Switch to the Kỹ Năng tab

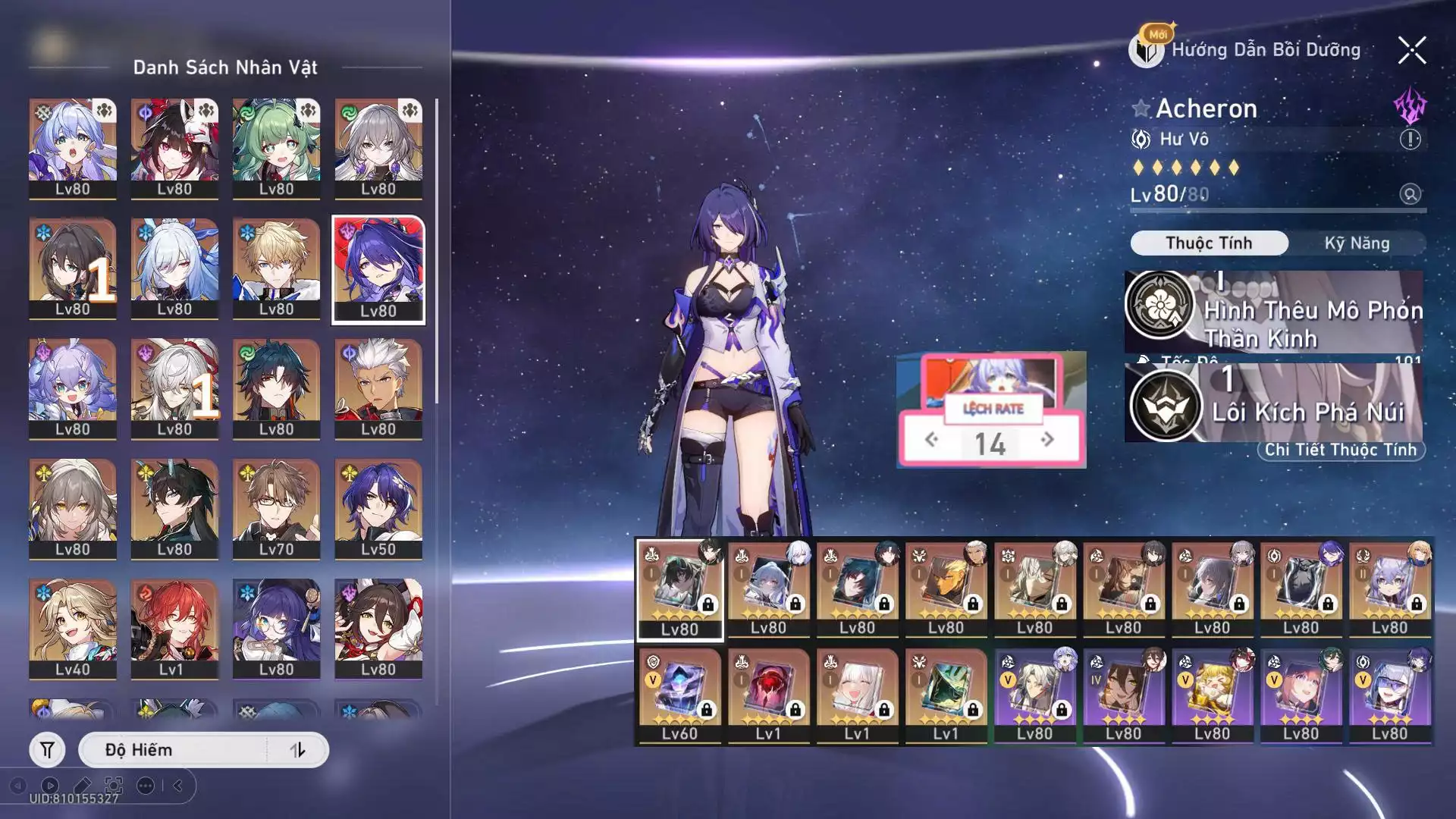1357,243
